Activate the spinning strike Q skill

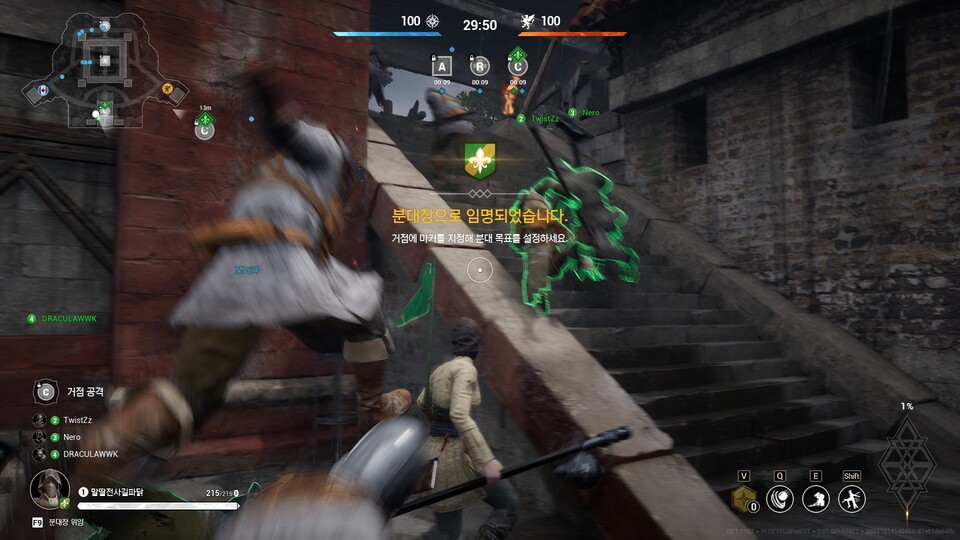point(780,499)
